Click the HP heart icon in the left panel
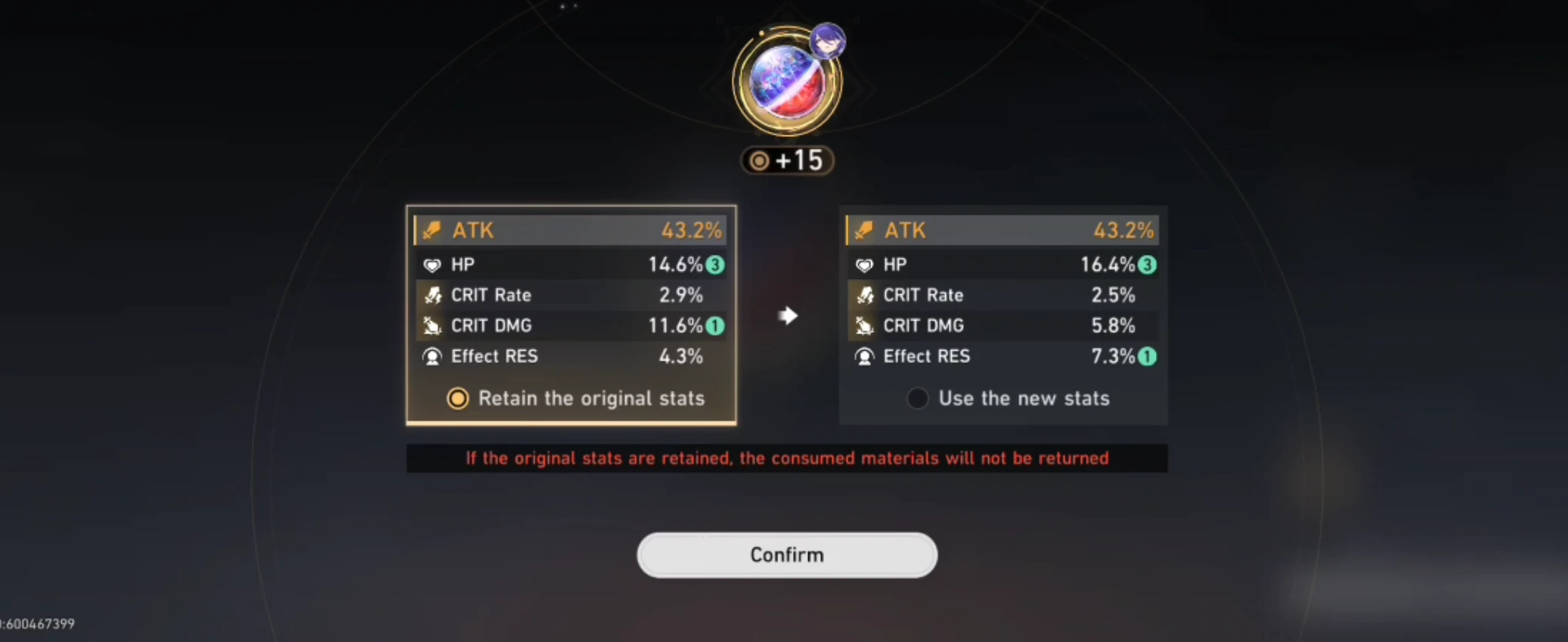Image resolution: width=1568 pixels, height=642 pixels. tap(432, 265)
